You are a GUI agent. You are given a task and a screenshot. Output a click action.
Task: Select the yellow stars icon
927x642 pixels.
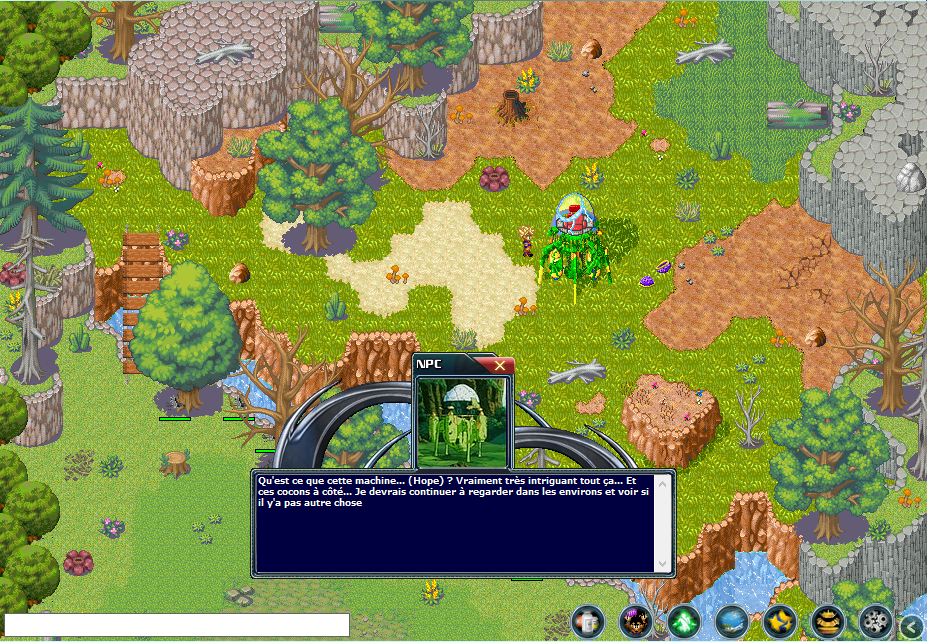(x=779, y=621)
